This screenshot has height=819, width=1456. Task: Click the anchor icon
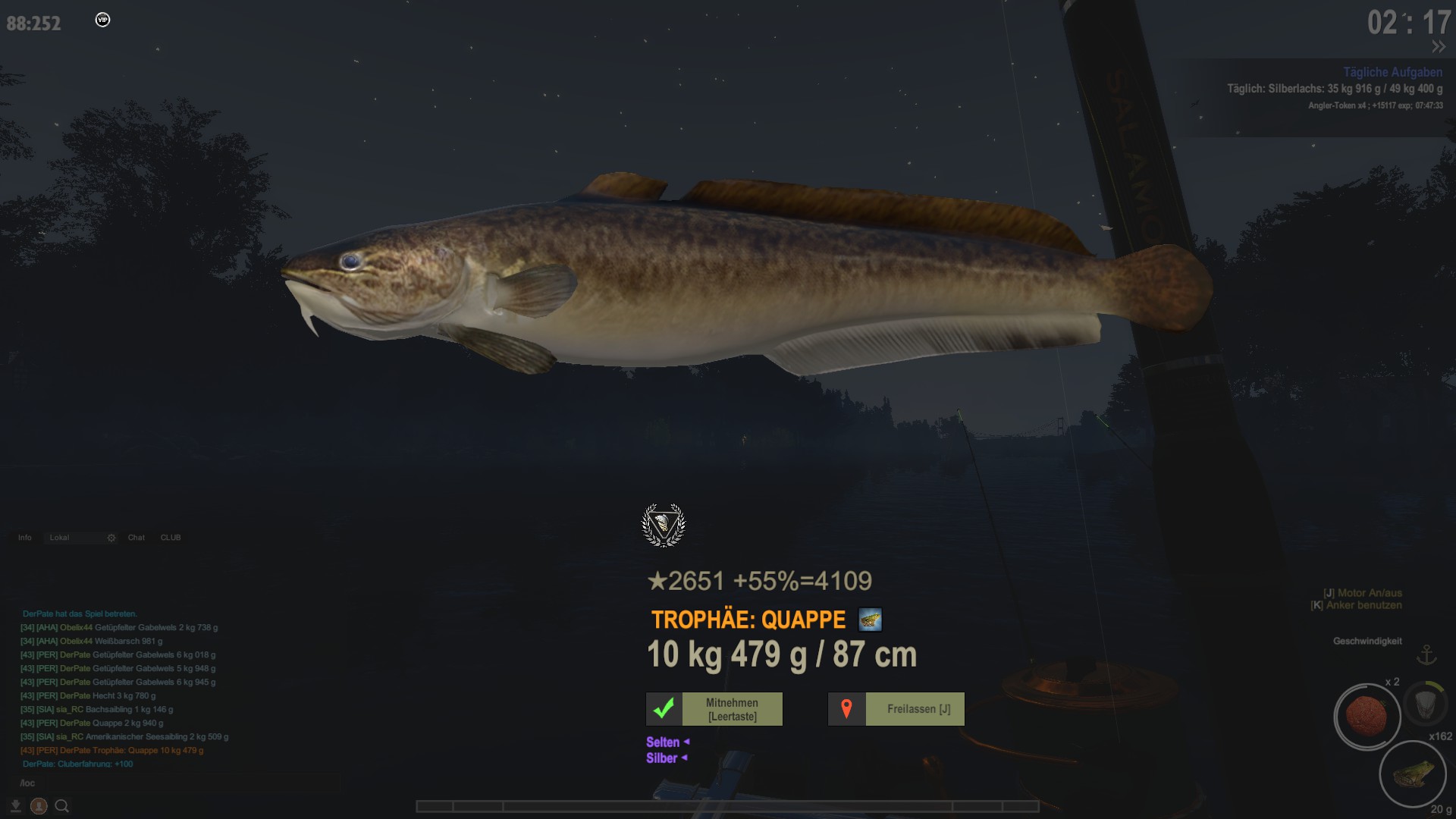[1427, 654]
